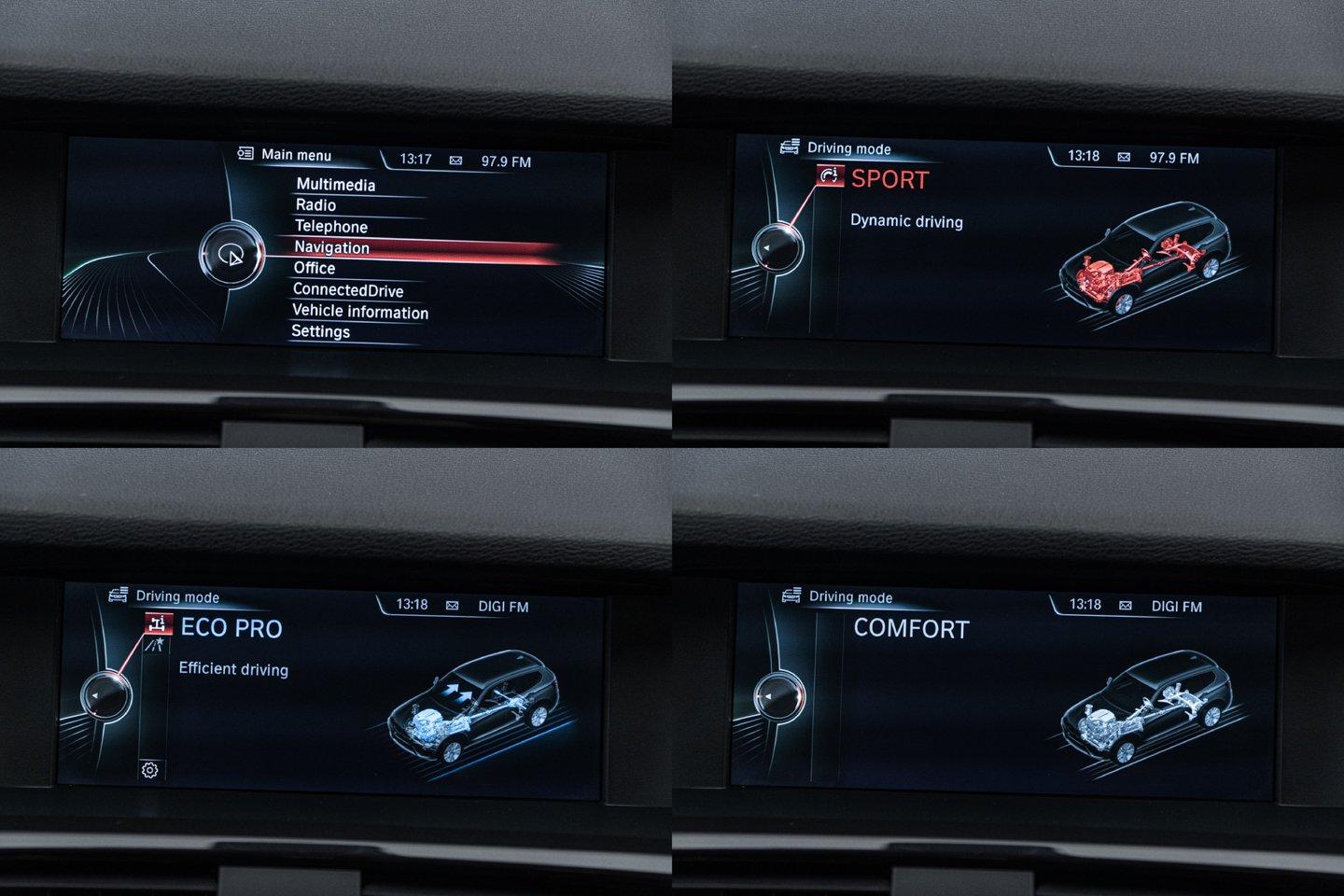Viewport: 1344px width, 896px height.
Task: Click the red SPORT mode icon
Action: click(x=830, y=175)
